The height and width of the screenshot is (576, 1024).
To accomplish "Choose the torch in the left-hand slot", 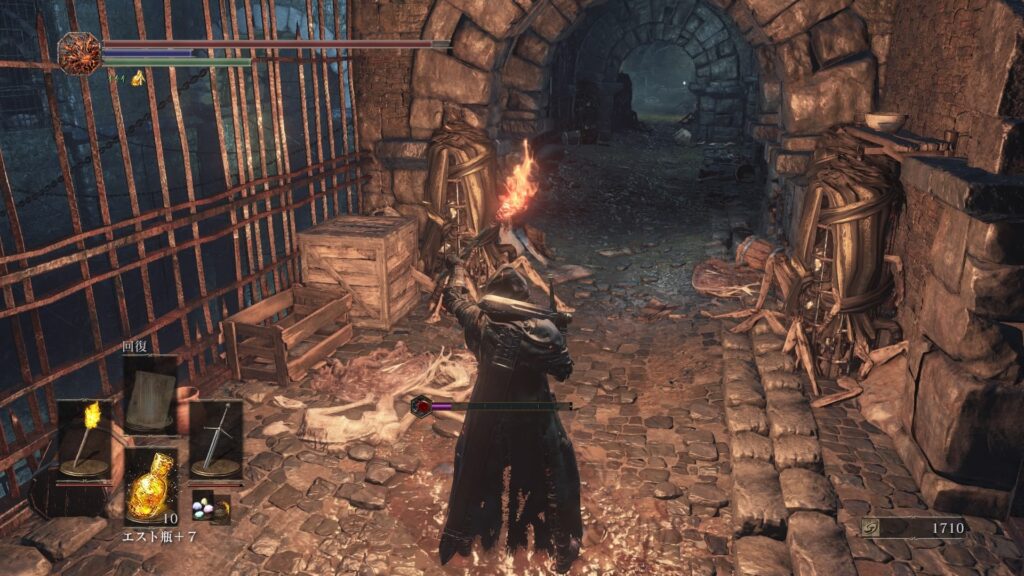I will tap(83, 438).
